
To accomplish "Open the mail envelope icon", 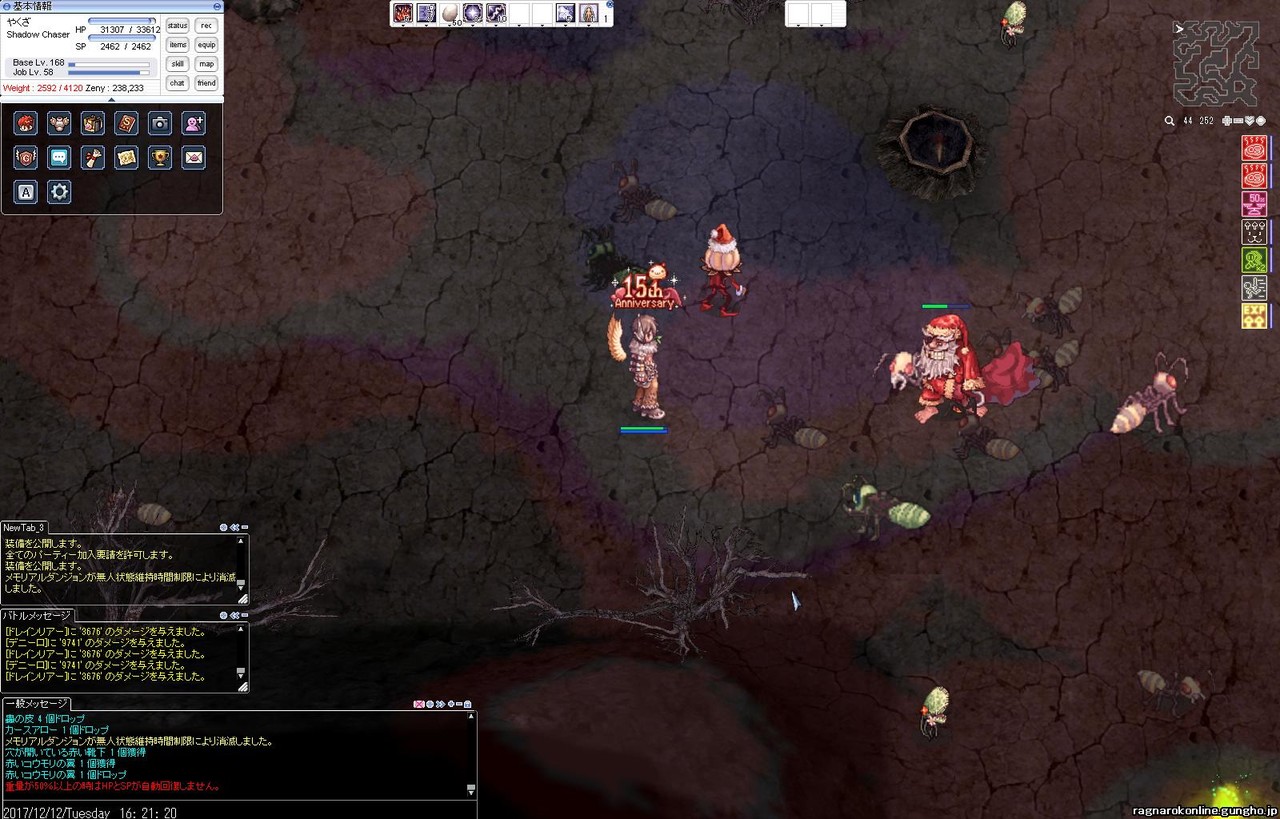I will click(x=193, y=157).
